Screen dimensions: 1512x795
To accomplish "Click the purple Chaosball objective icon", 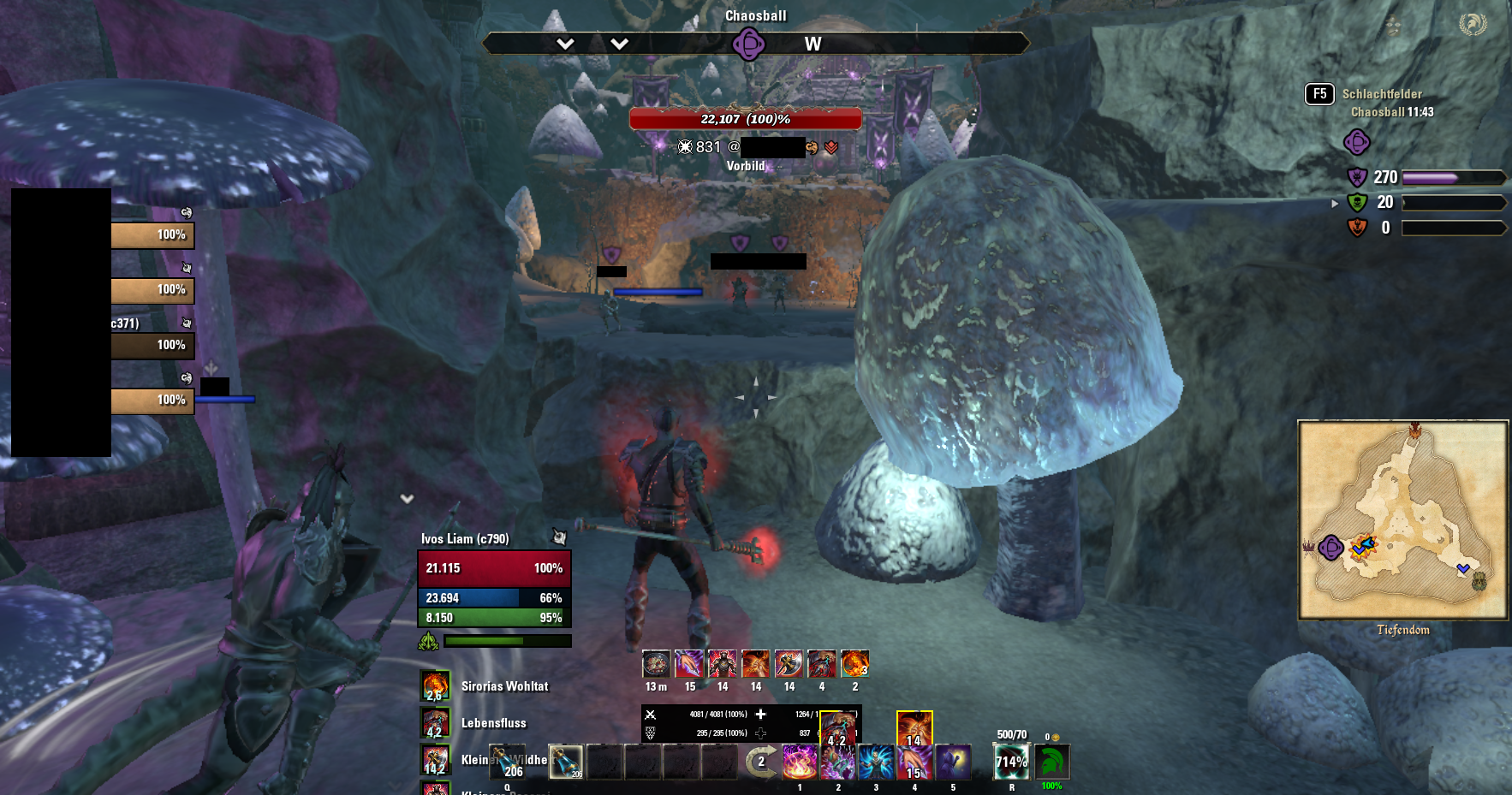I will pyautogui.click(x=1358, y=143).
